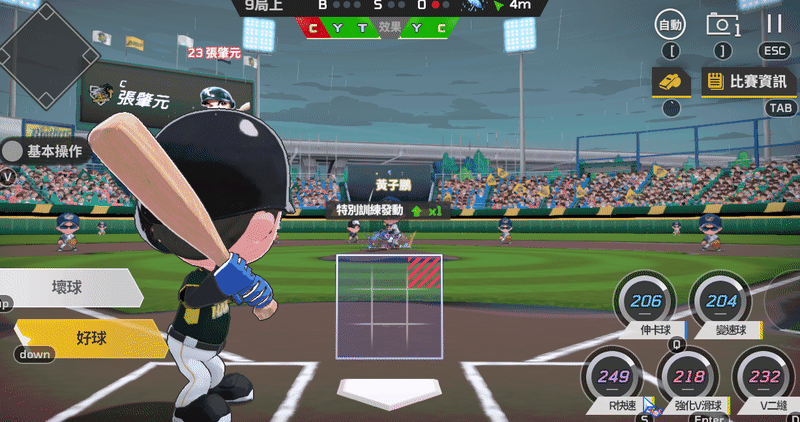Open the 比賽資訊 match info panel
Screen dimensions: 800x422
click(748, 81)
